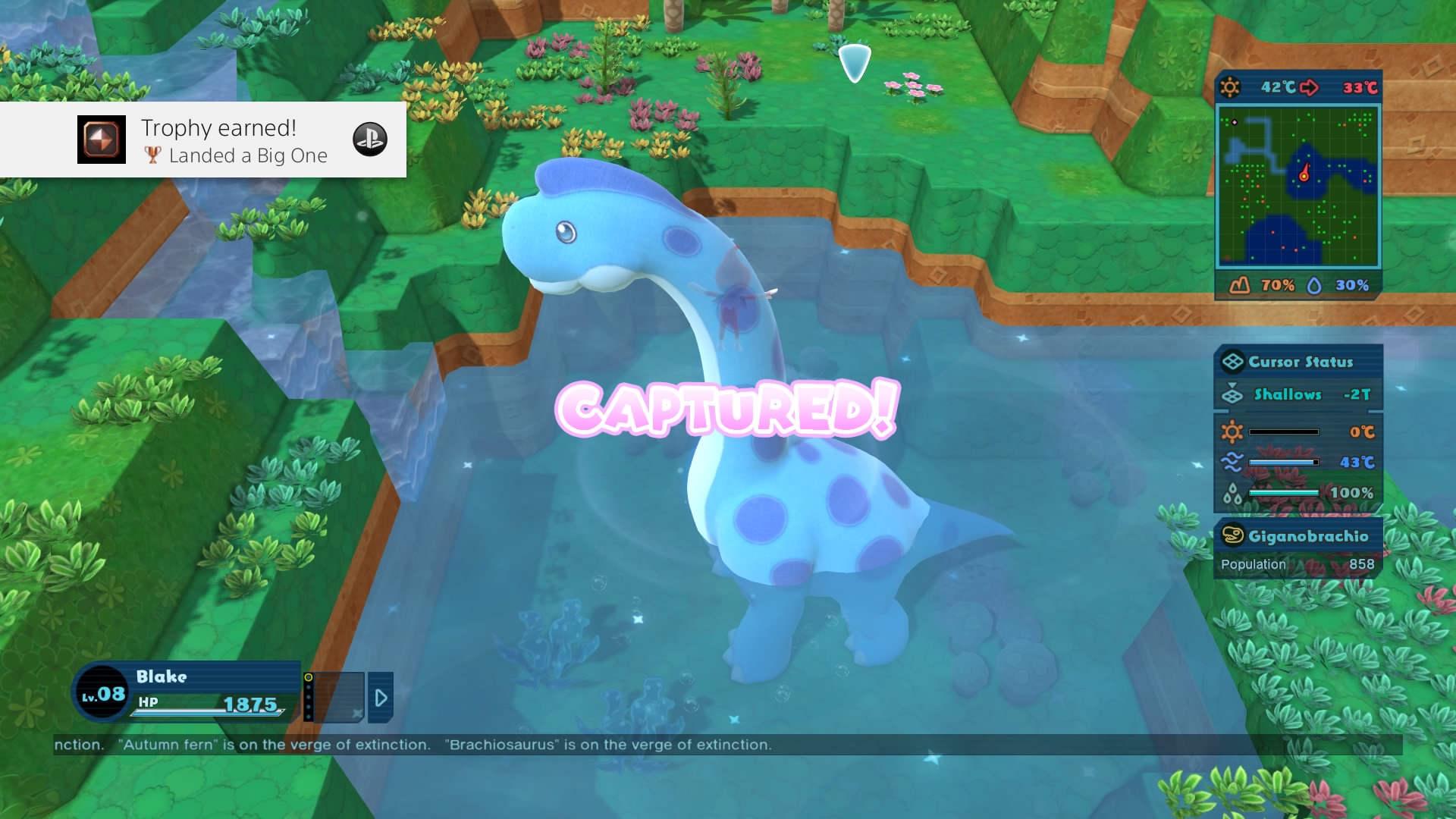Click the droplet icon showing 30% water ratio
Screen dimensions: 1456x819
pyautogui.click(x=1316, y=285)
